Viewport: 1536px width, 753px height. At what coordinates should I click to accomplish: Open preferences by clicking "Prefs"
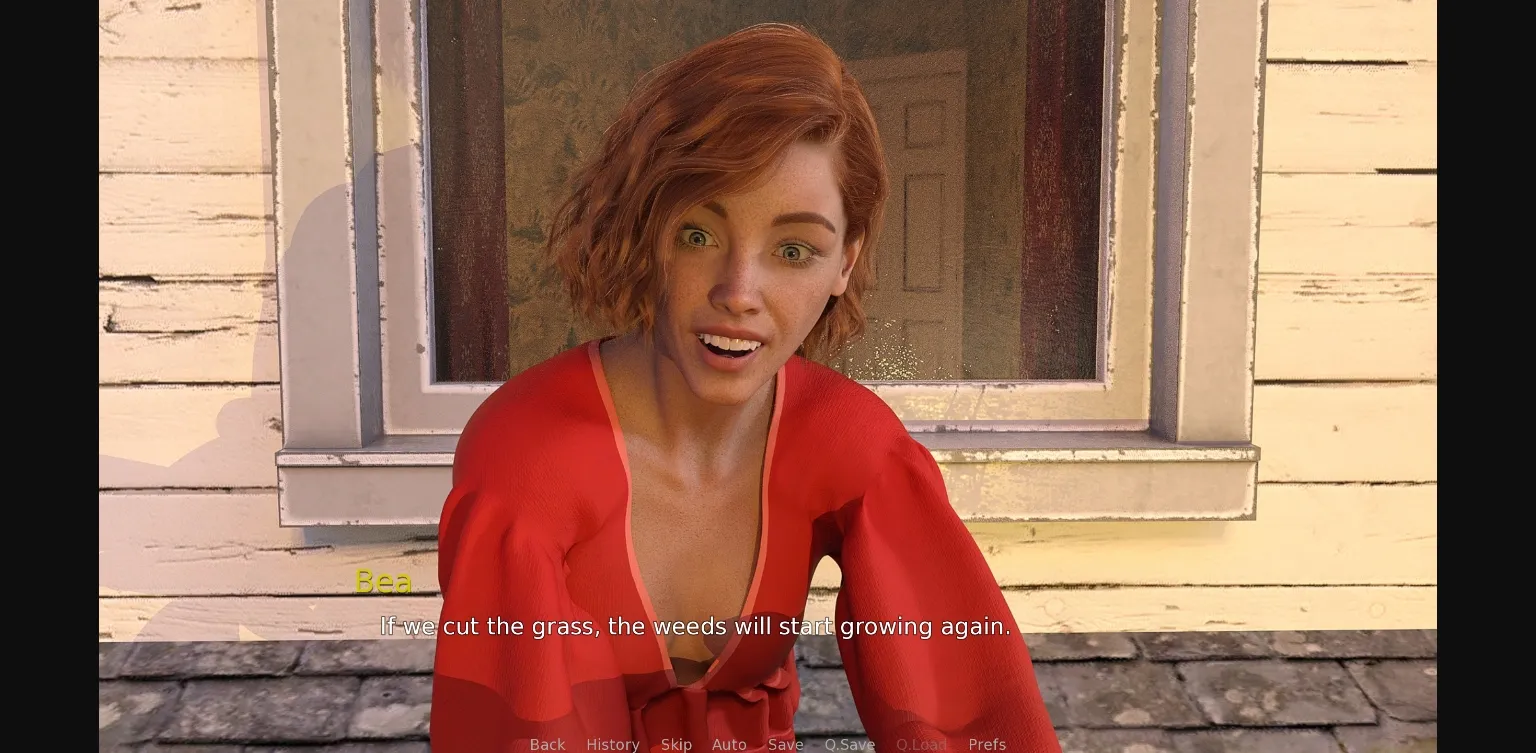[987, 744]
